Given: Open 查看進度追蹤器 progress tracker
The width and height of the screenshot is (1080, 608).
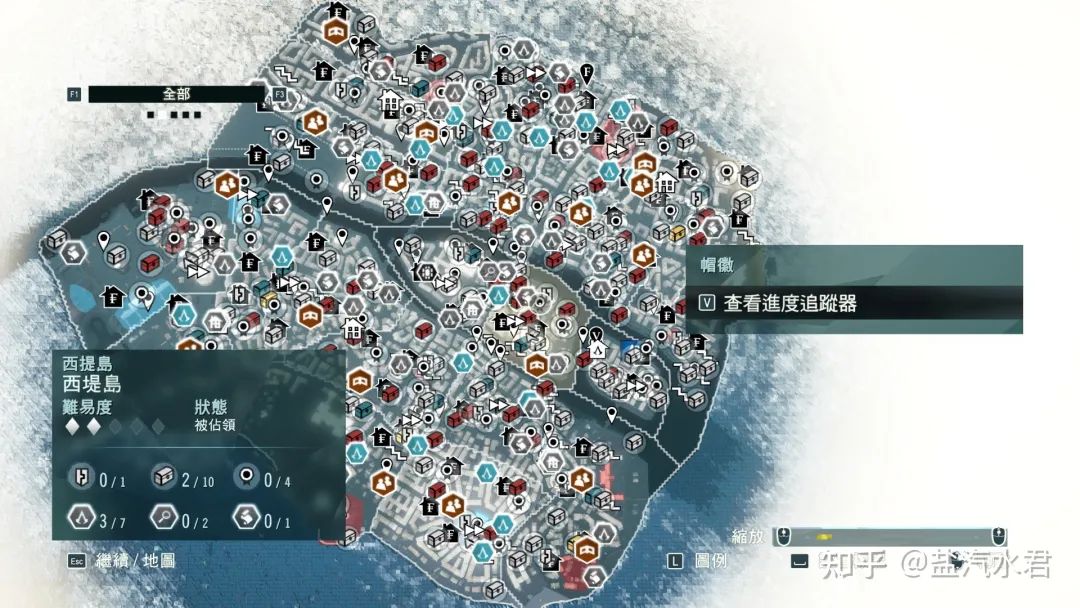Looking at the screenshot, I should pyautogui.click(x=790, y=303).
